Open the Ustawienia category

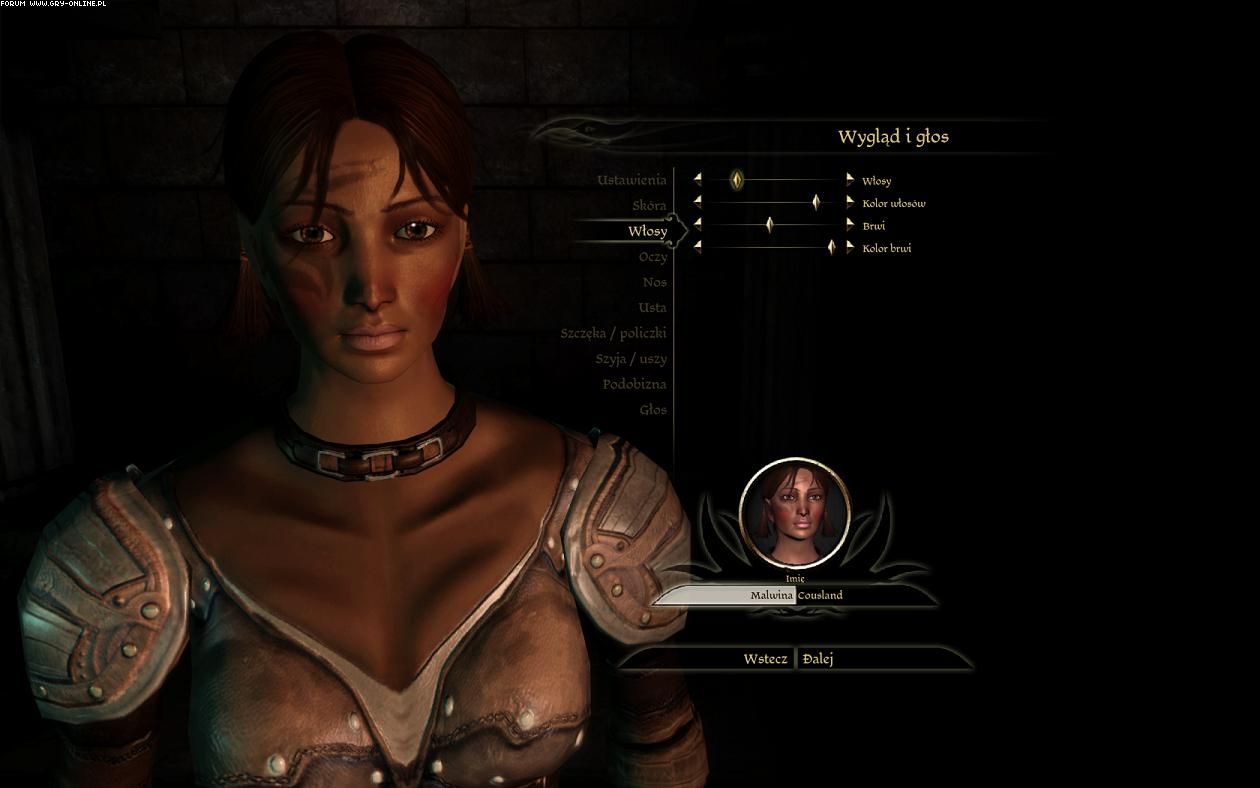[x=631, y=180]
